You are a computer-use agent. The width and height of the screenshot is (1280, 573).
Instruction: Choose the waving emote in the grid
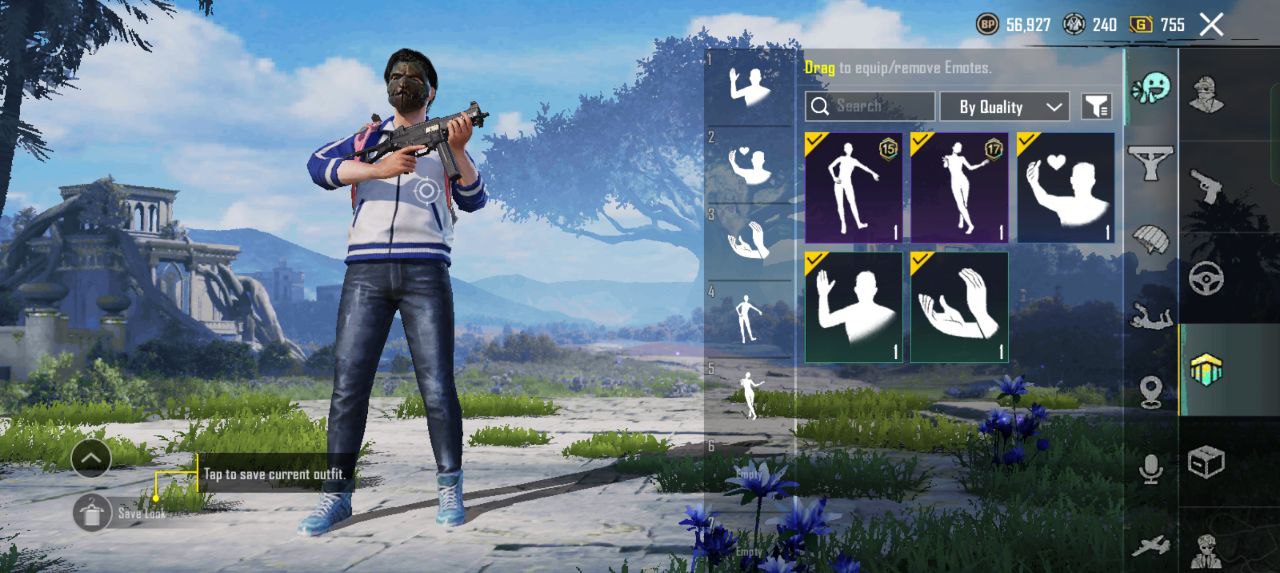(854, 306)
